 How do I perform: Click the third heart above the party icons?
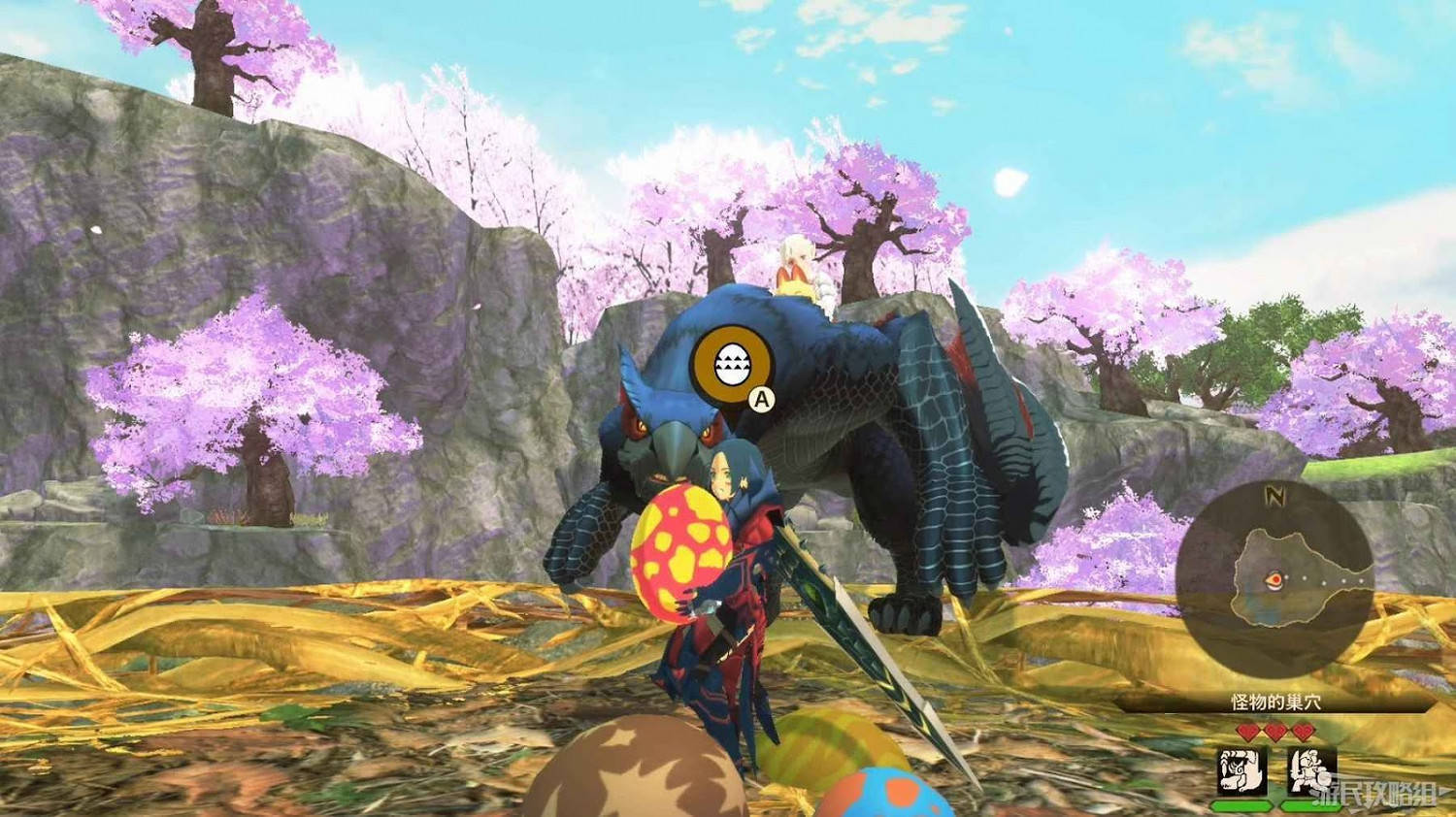pos(1301,732)
